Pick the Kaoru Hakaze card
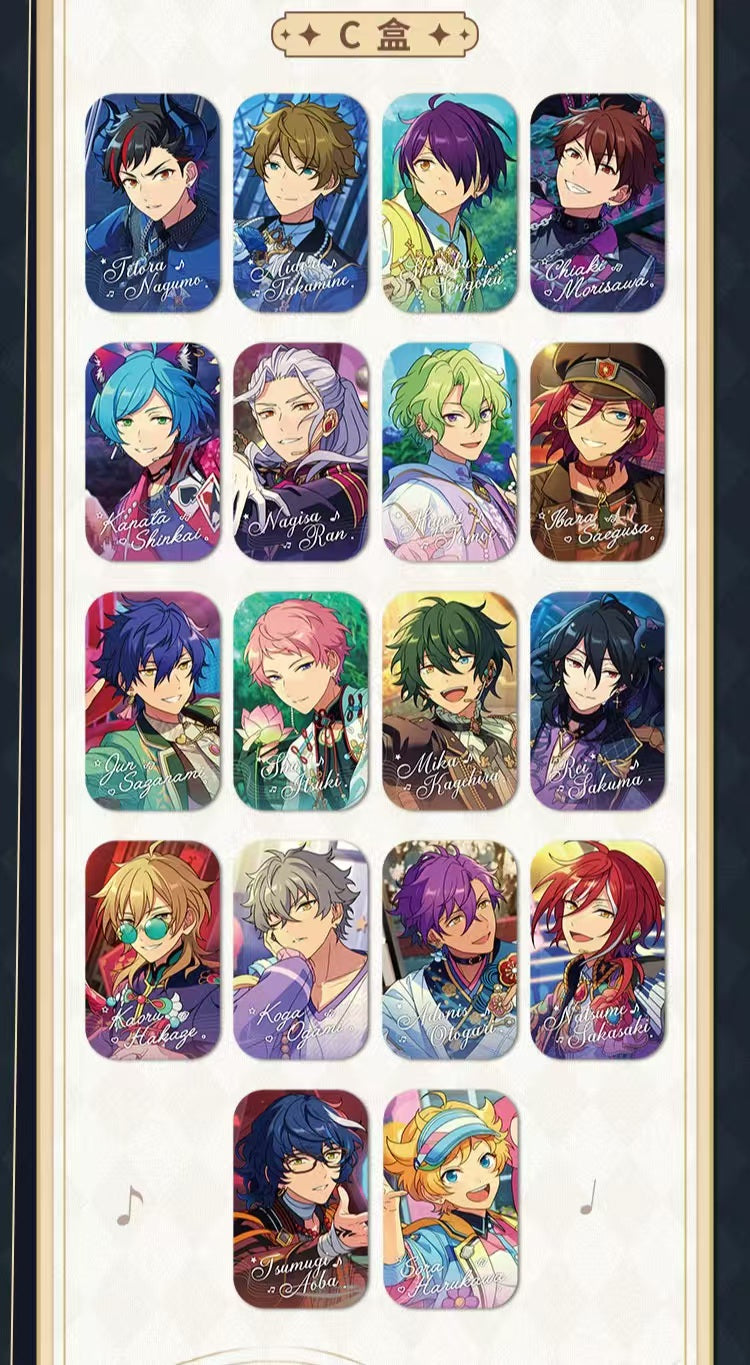The width and height of the screenshot is (750, 1365). (152, 950)
